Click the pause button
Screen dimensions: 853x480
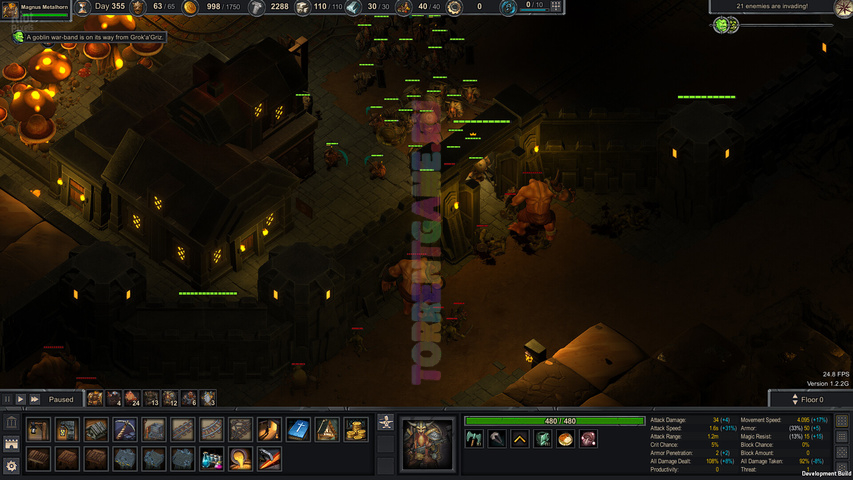[7, 399]
